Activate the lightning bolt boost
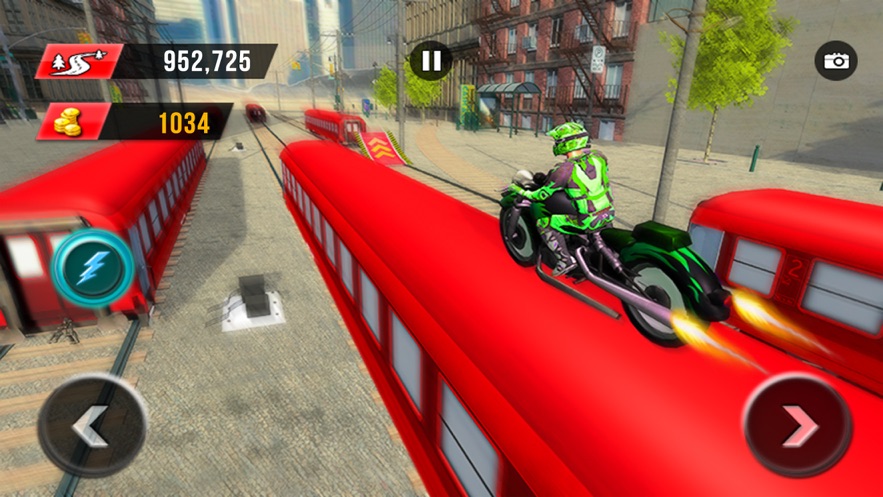Viewport: 883px width, 497px height. (93, 268)
